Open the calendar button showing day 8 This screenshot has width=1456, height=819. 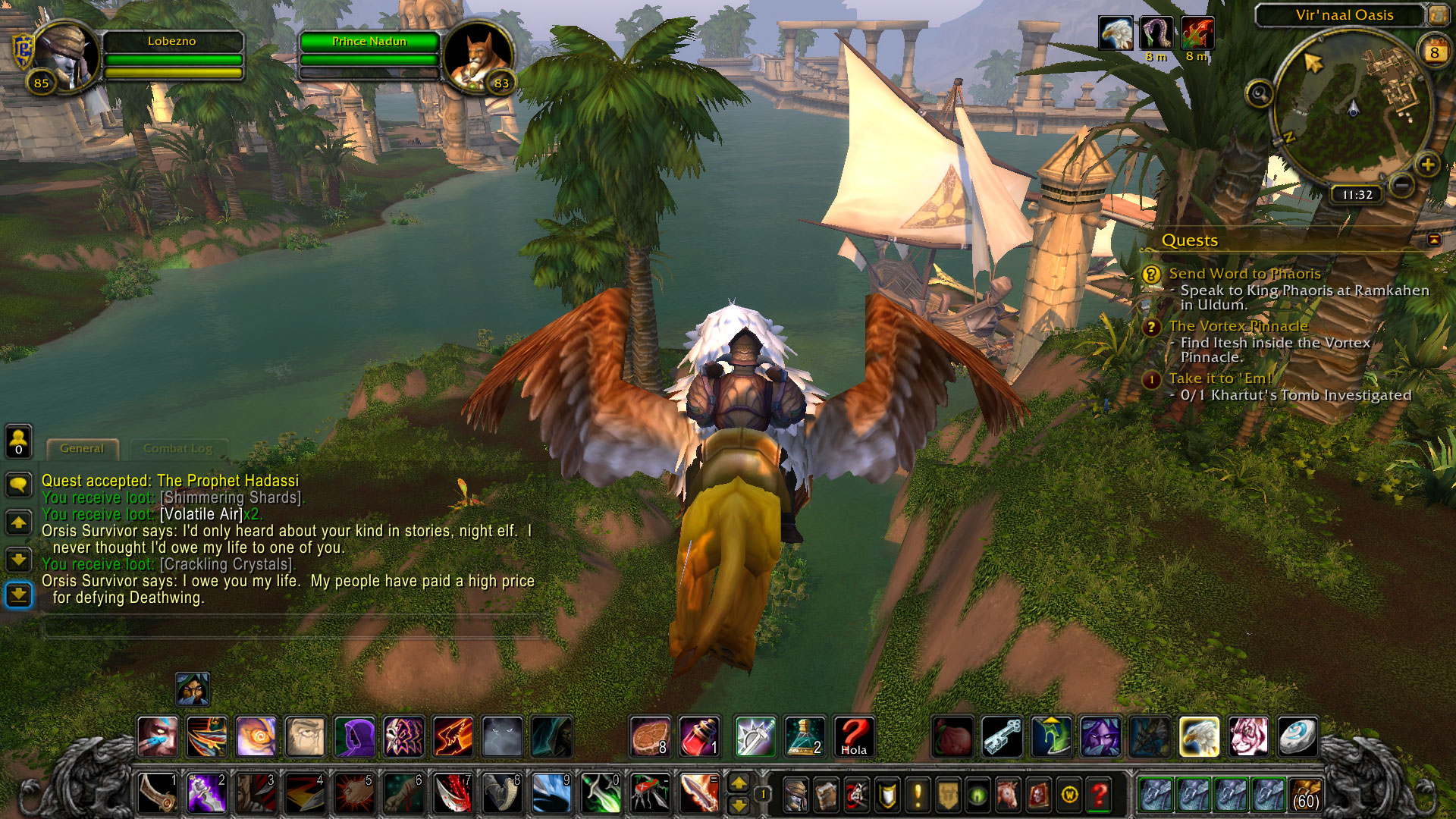(1433, 52)
